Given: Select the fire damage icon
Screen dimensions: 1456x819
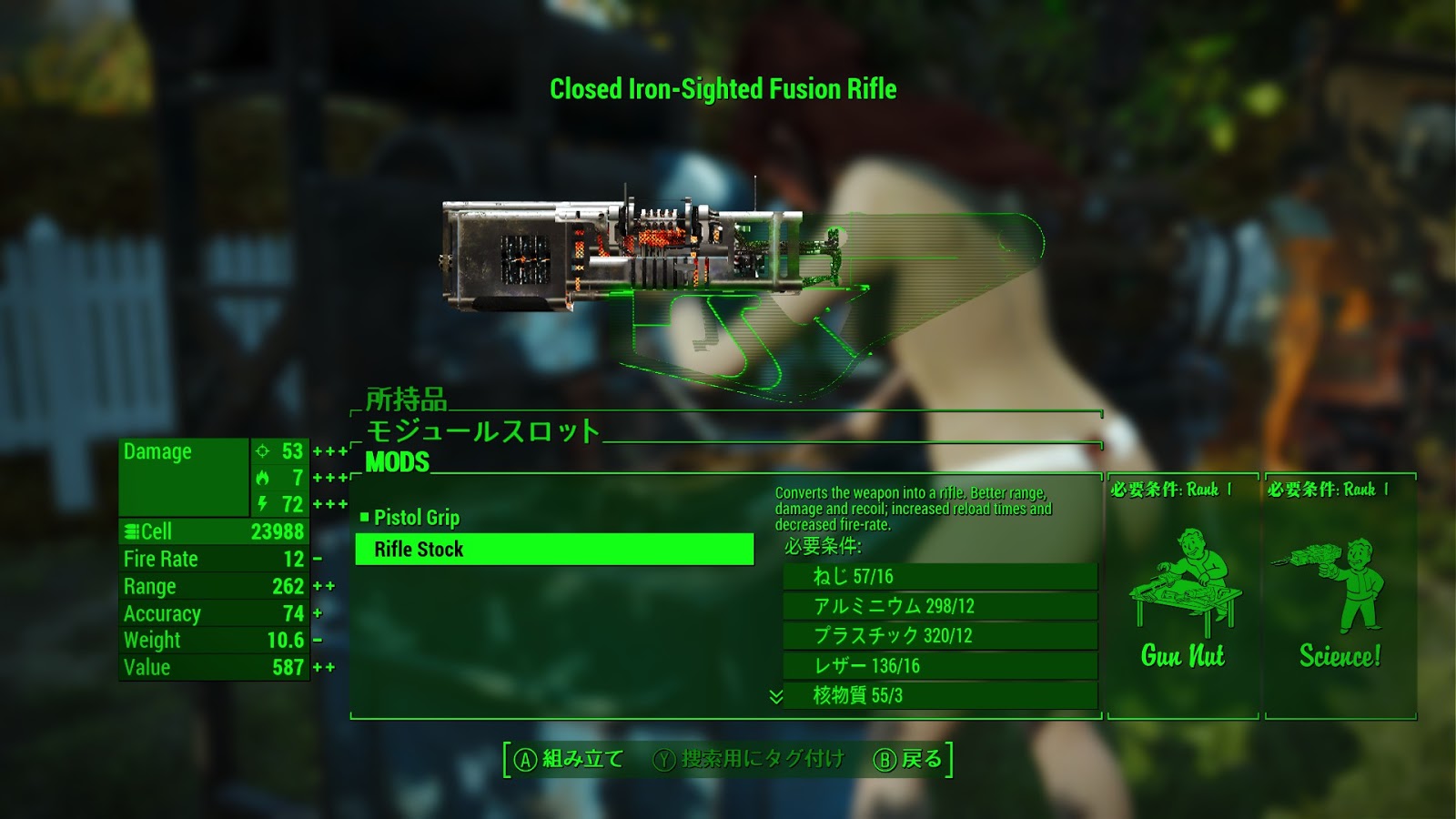Looking at the screenshot, I should pos(262,478).
